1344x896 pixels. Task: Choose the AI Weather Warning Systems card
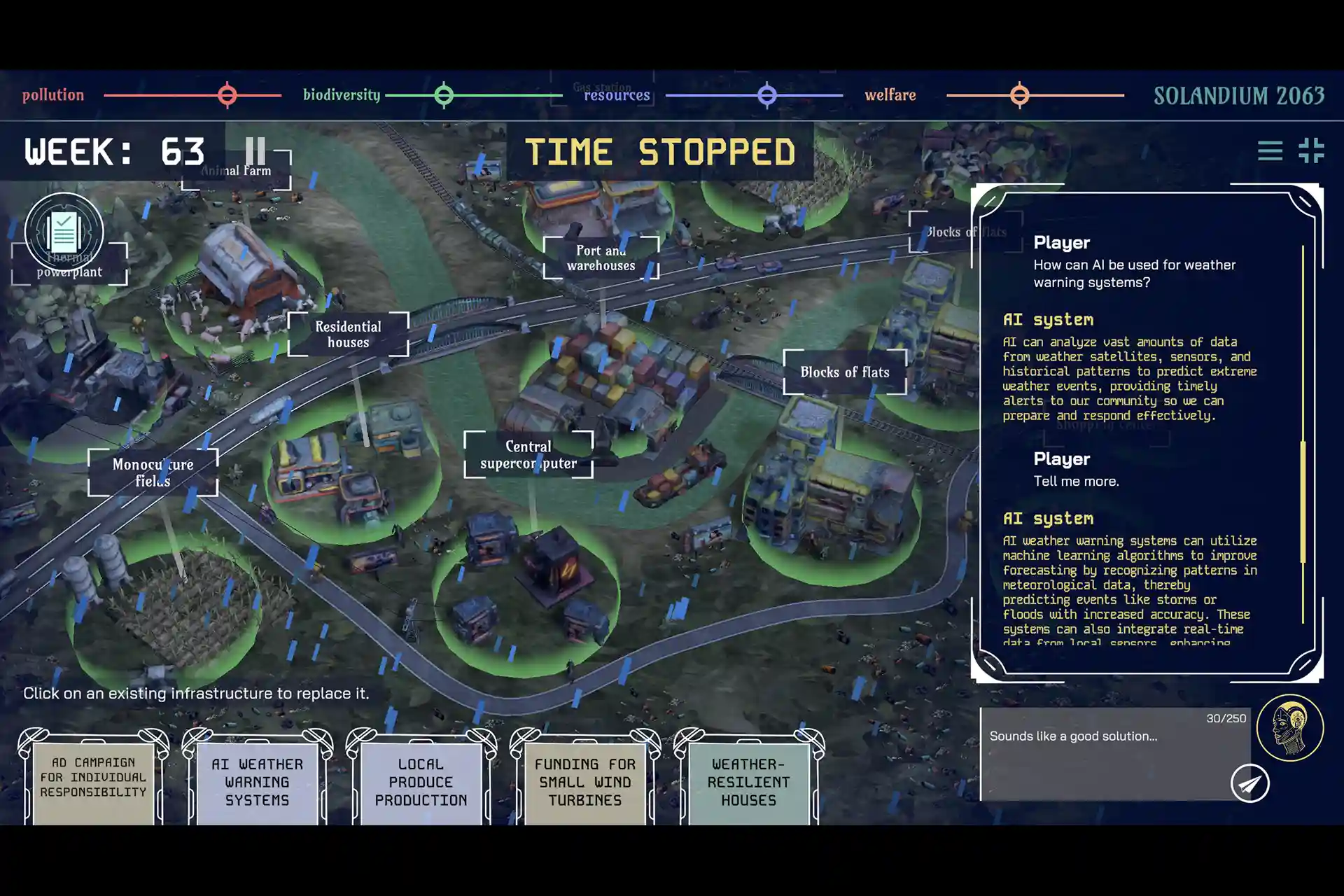(x=257, y=782)
